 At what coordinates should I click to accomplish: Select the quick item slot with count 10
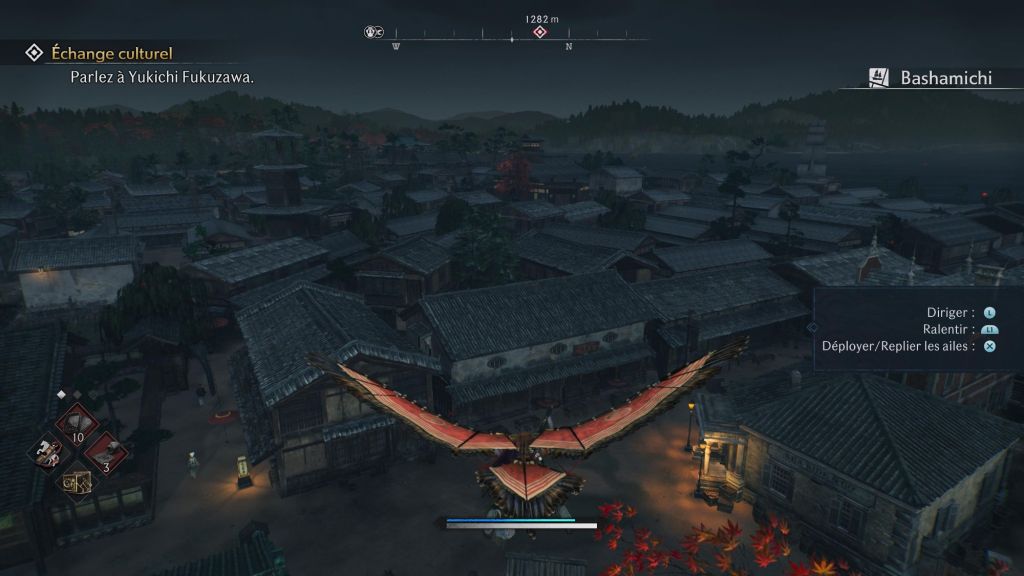click(76, 424)
